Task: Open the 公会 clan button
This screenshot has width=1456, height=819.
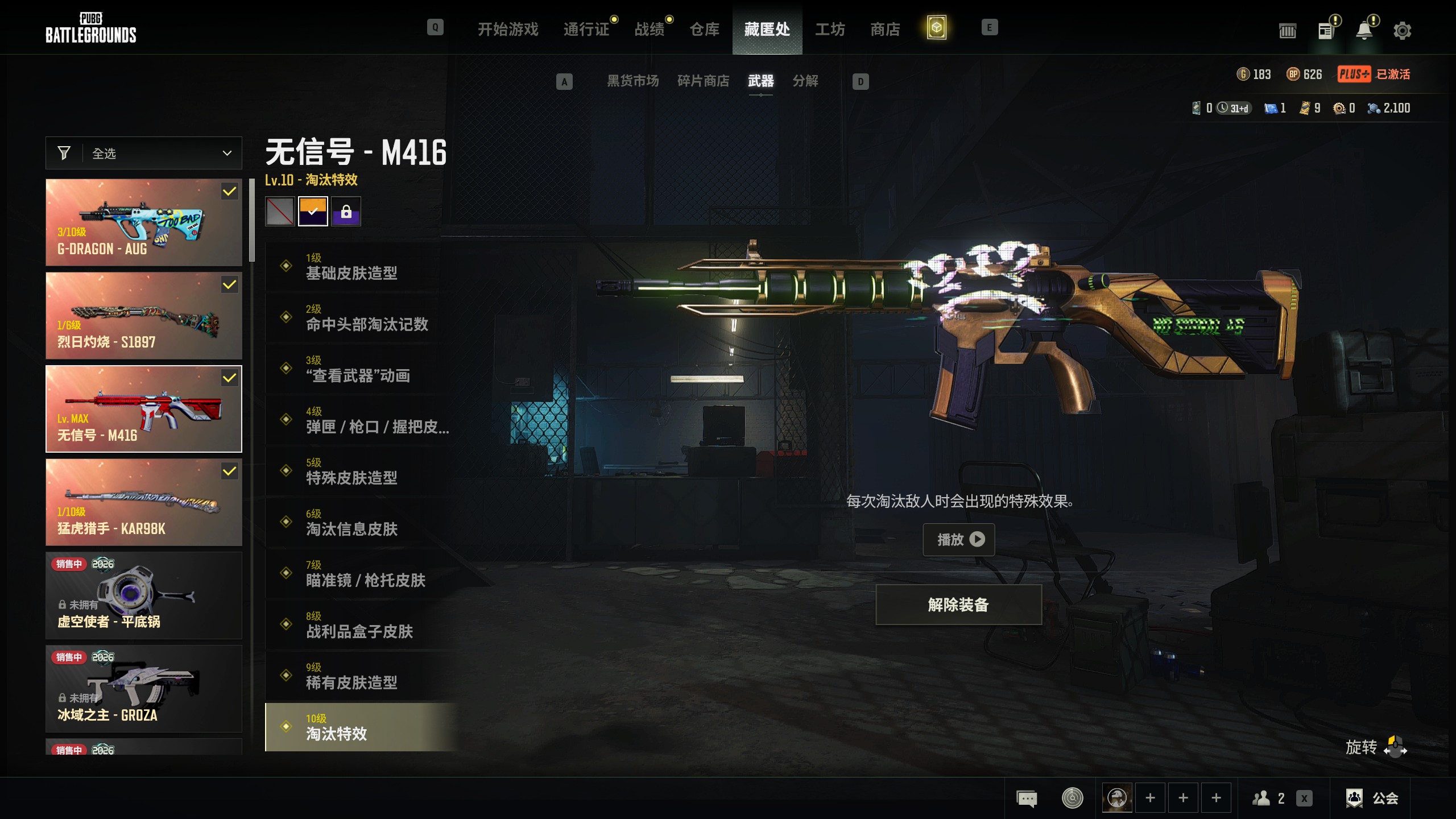Action: tap(1372, 799)
